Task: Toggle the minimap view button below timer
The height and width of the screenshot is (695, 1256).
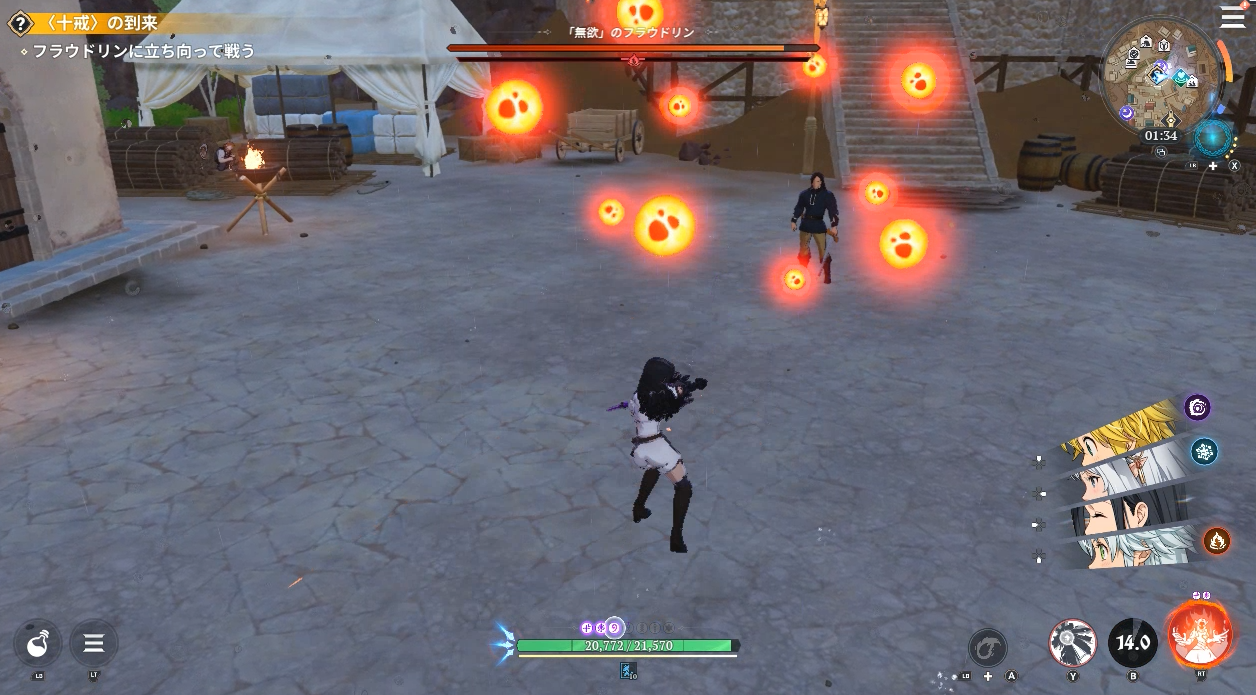Action: click(1162, 152)
